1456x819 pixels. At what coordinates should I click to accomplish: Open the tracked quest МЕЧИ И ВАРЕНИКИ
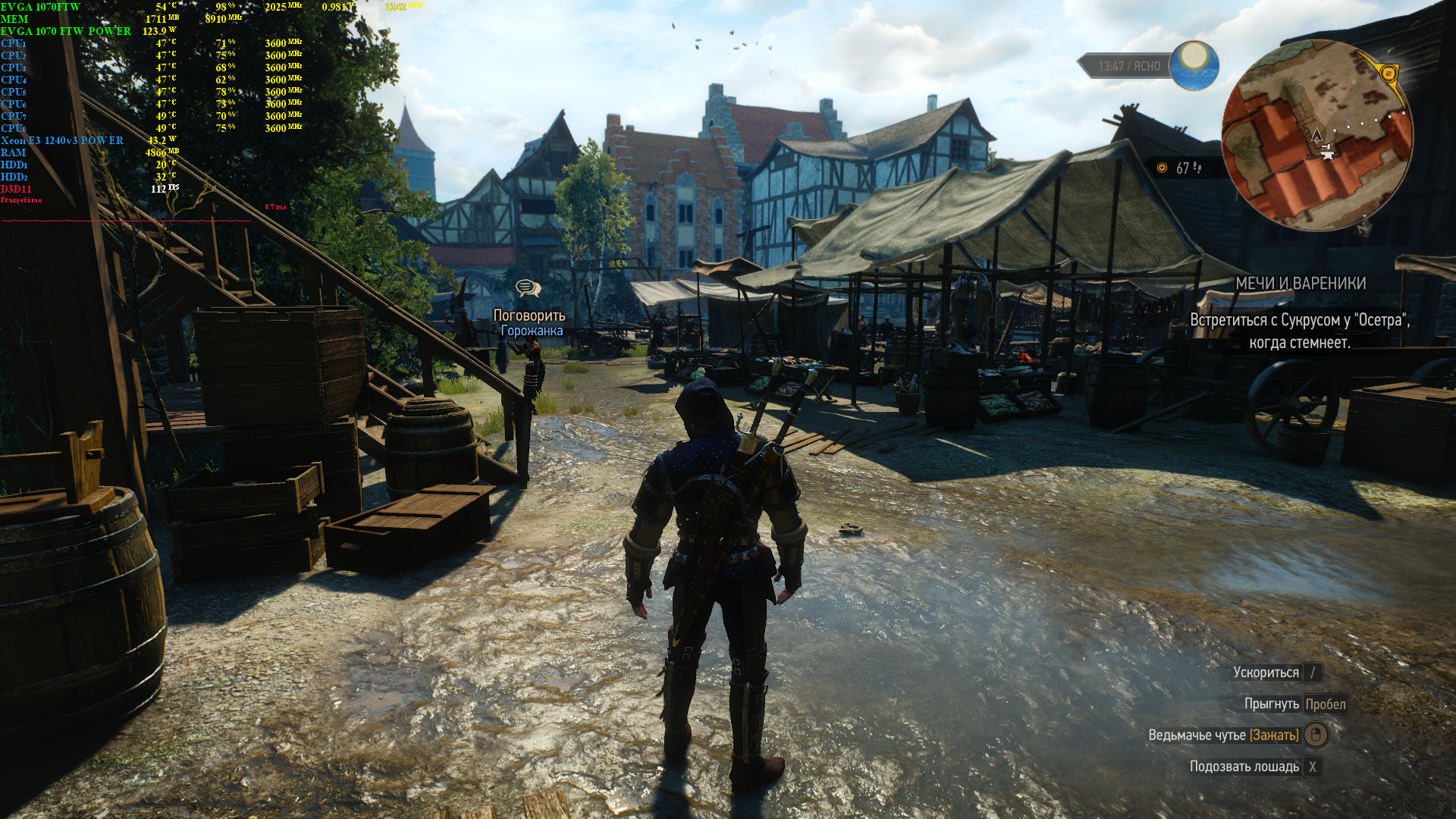tap(1300, 284)
